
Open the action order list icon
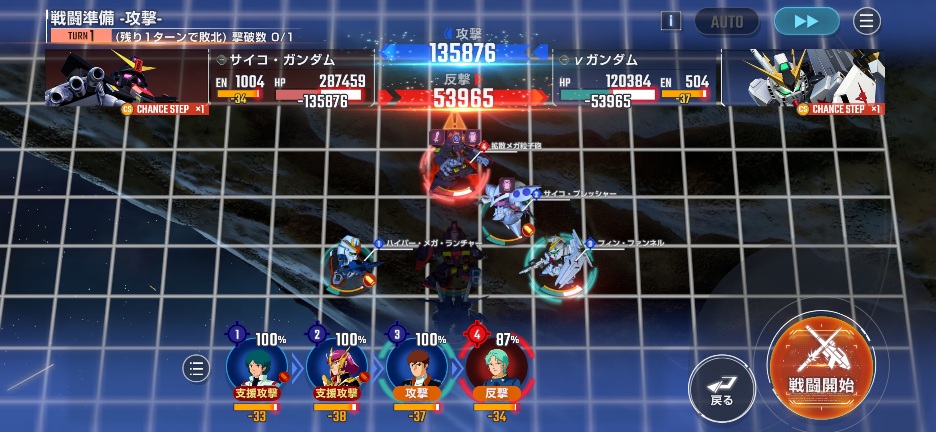pyautogui.click(x=196, y=369)
